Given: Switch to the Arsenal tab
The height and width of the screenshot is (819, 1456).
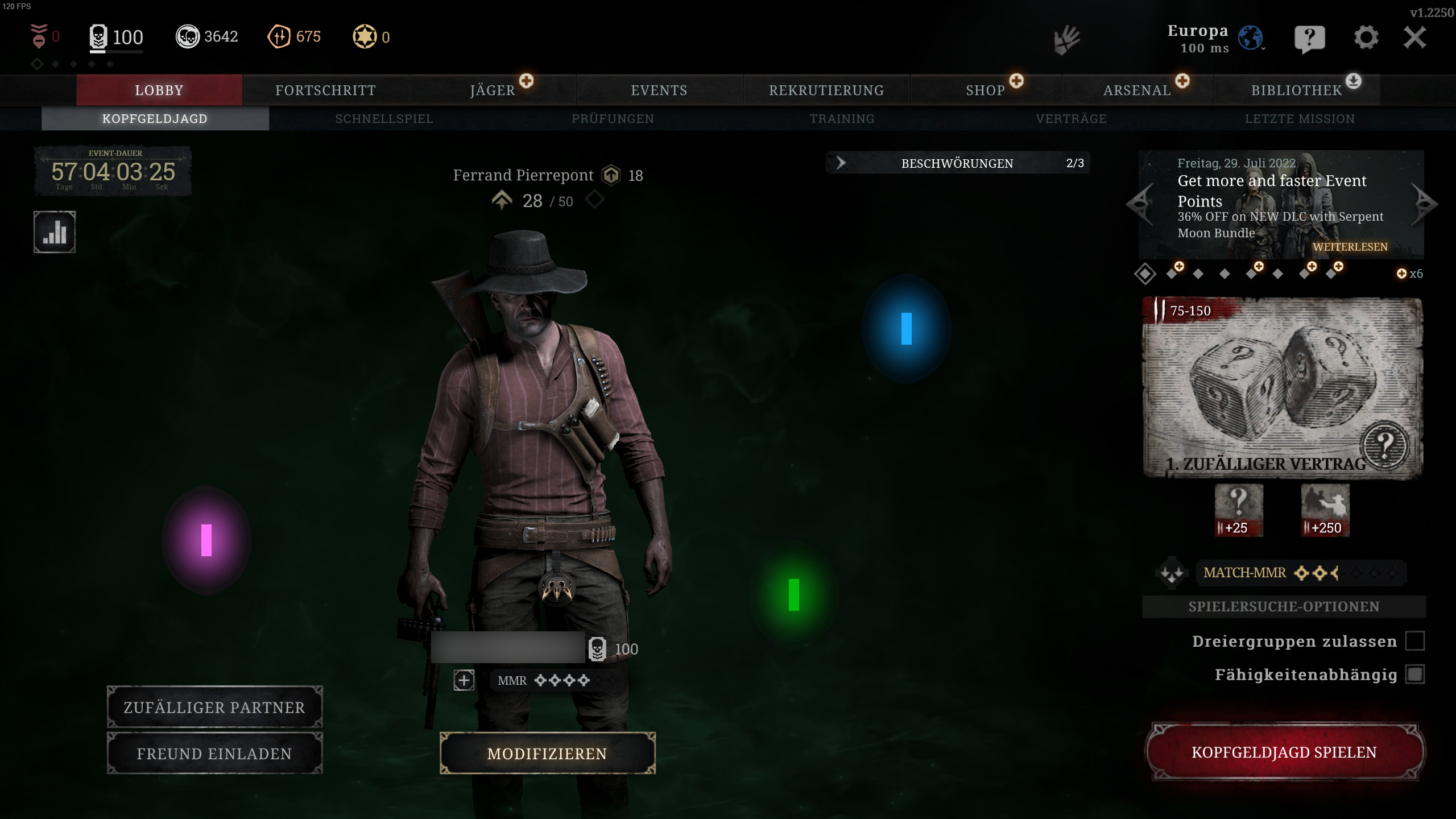Looking at the screenshot, I should point(1136,89).
